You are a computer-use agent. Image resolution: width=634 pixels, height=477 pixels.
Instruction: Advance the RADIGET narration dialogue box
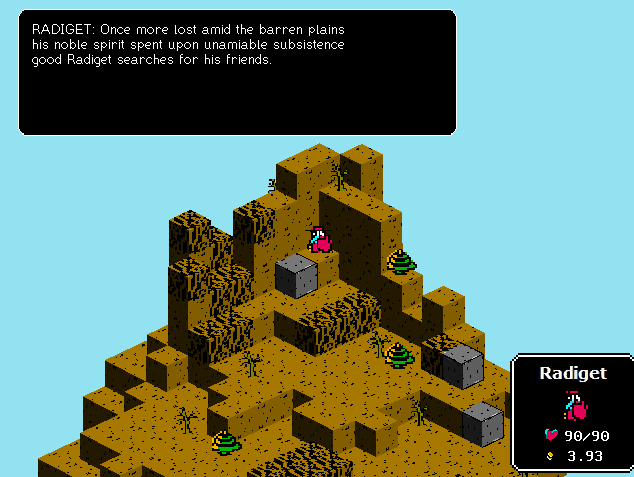[x=237, y=72]
